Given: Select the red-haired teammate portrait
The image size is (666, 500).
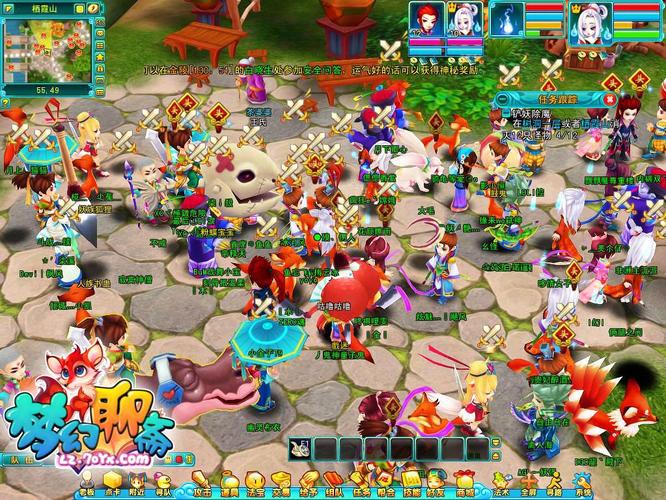Looking at the screenshot, I should click(x=421, y=17).
